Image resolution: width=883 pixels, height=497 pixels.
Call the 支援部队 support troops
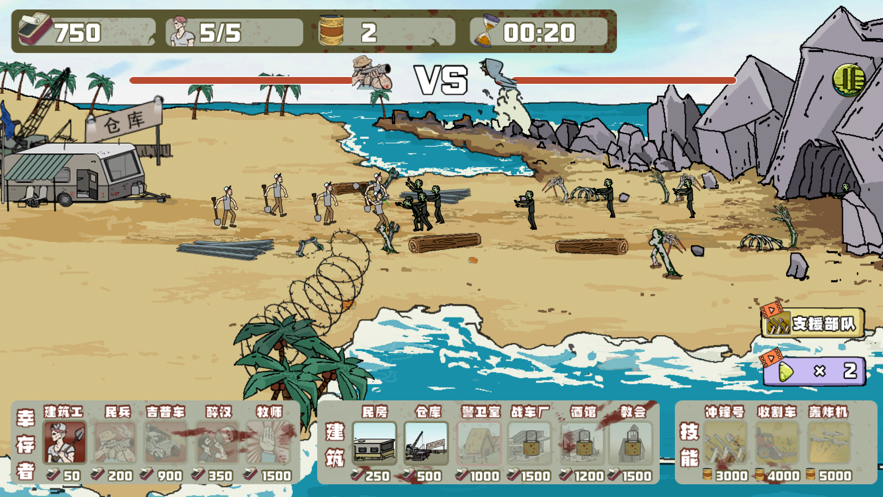click(813, 322)
